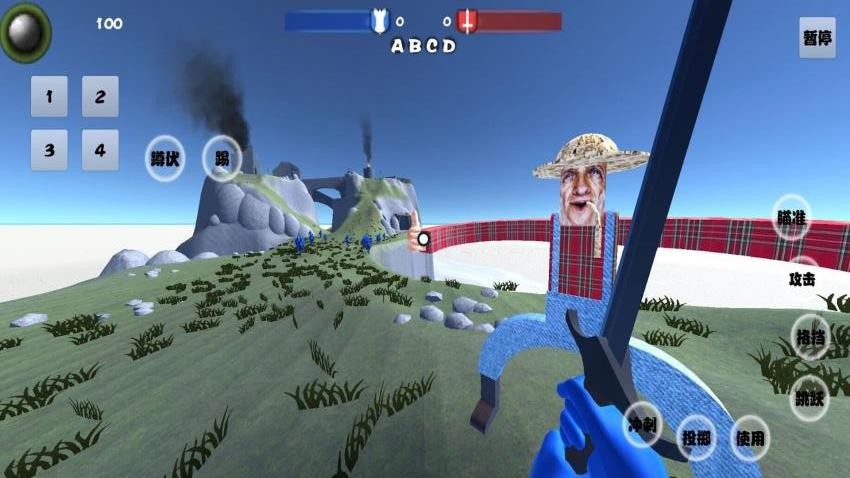
Task: Tap the 投掷 throw button
Action: pyautogui.click(x=696, y=437)
